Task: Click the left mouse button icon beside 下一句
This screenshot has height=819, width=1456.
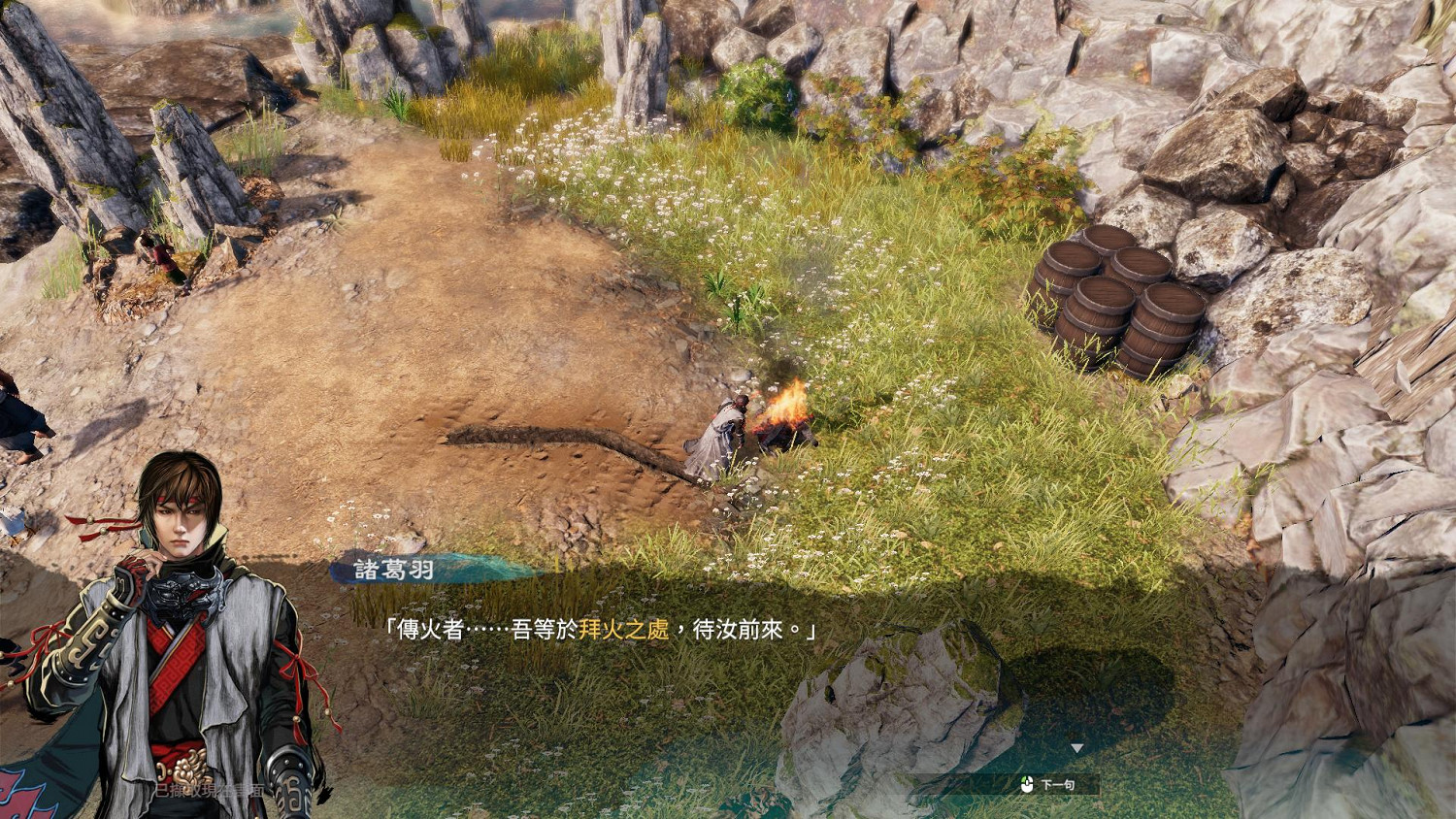Action: pyautogui.click(x=1027, y=784)
